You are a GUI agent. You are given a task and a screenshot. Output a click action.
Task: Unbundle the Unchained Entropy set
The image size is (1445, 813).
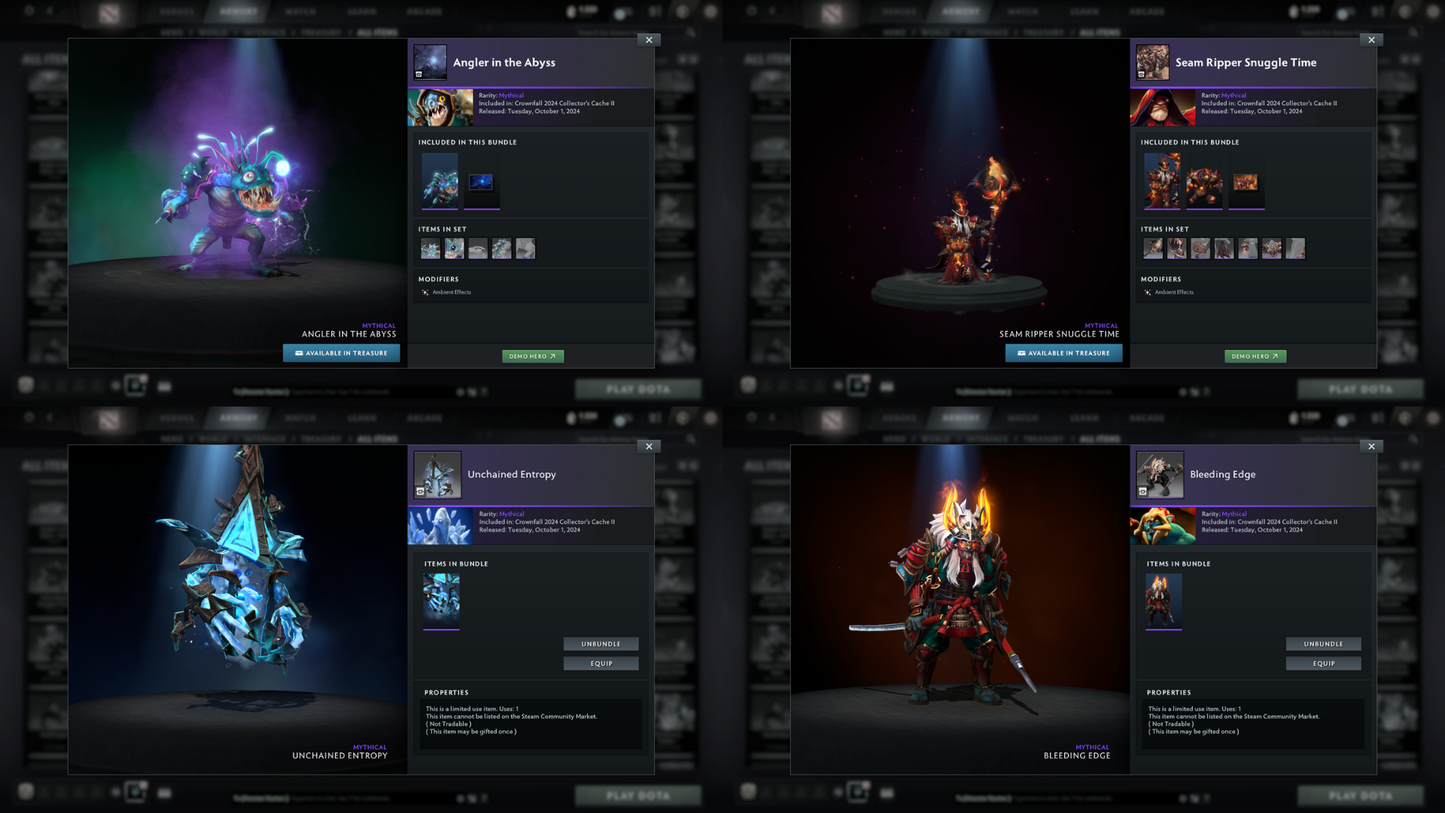click(600, 644)
